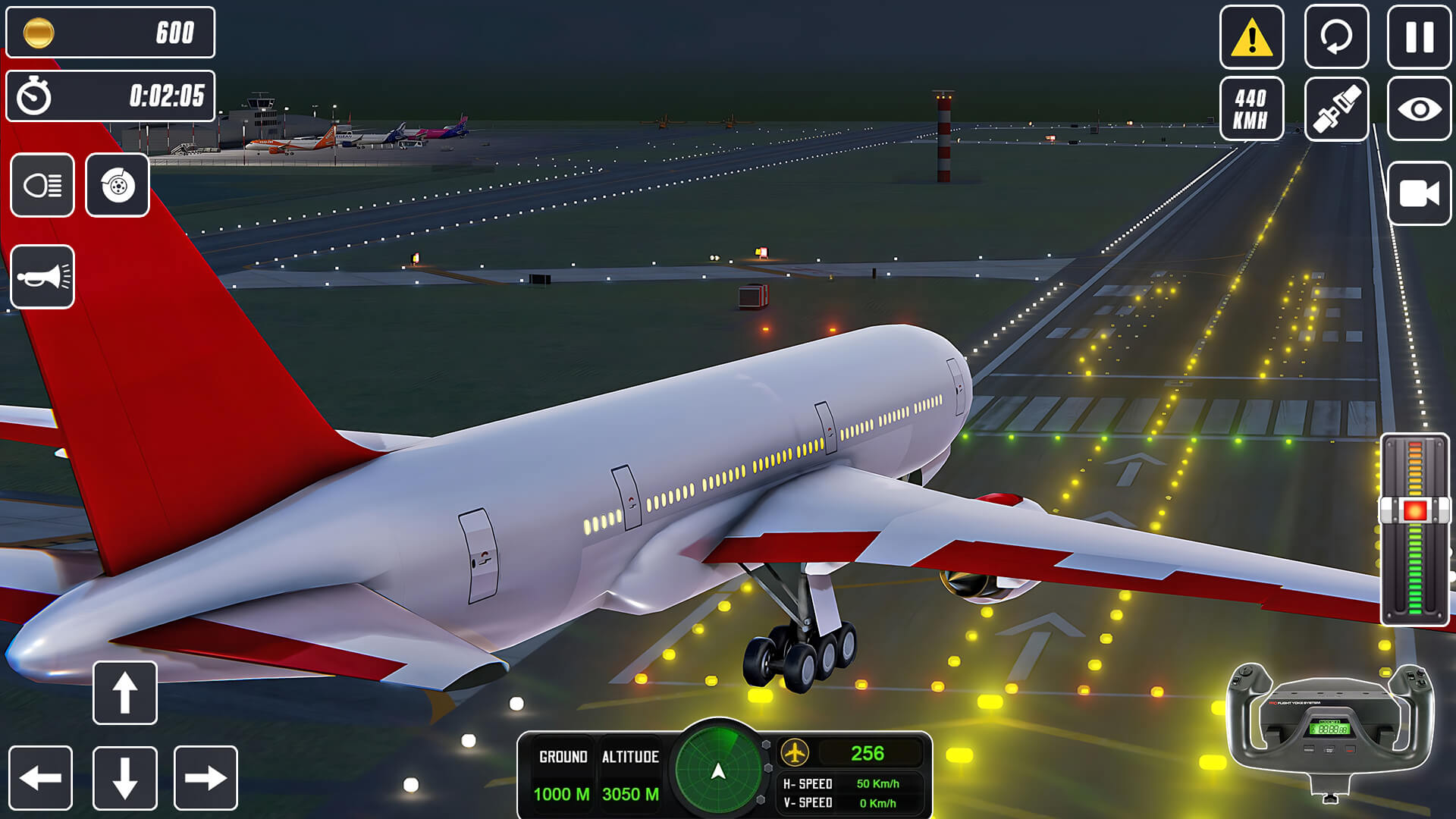Toggle the plane headlights
This screenshot has width=1456, height=819.
43,185
